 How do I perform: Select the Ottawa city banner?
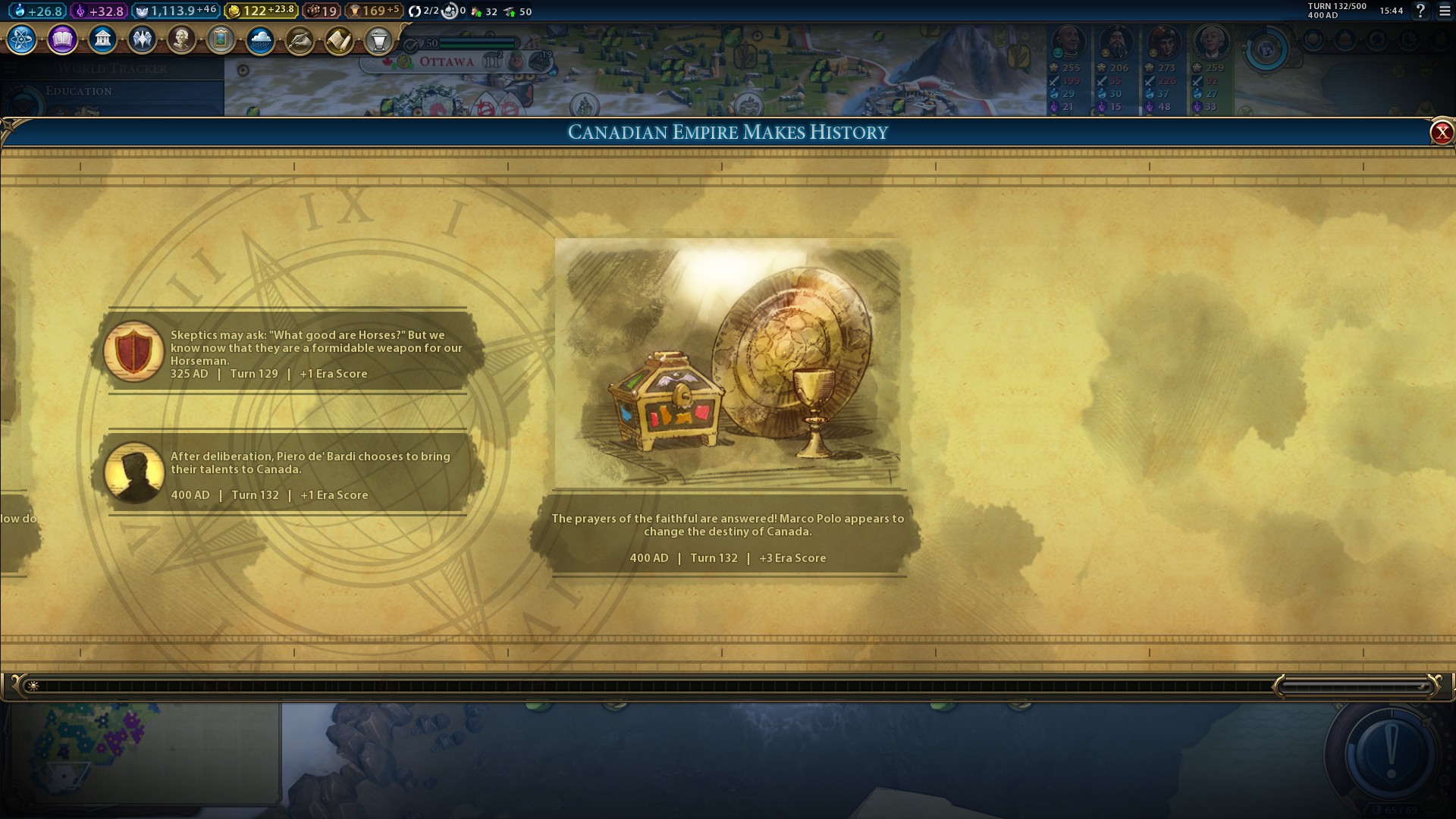point(447,62)
